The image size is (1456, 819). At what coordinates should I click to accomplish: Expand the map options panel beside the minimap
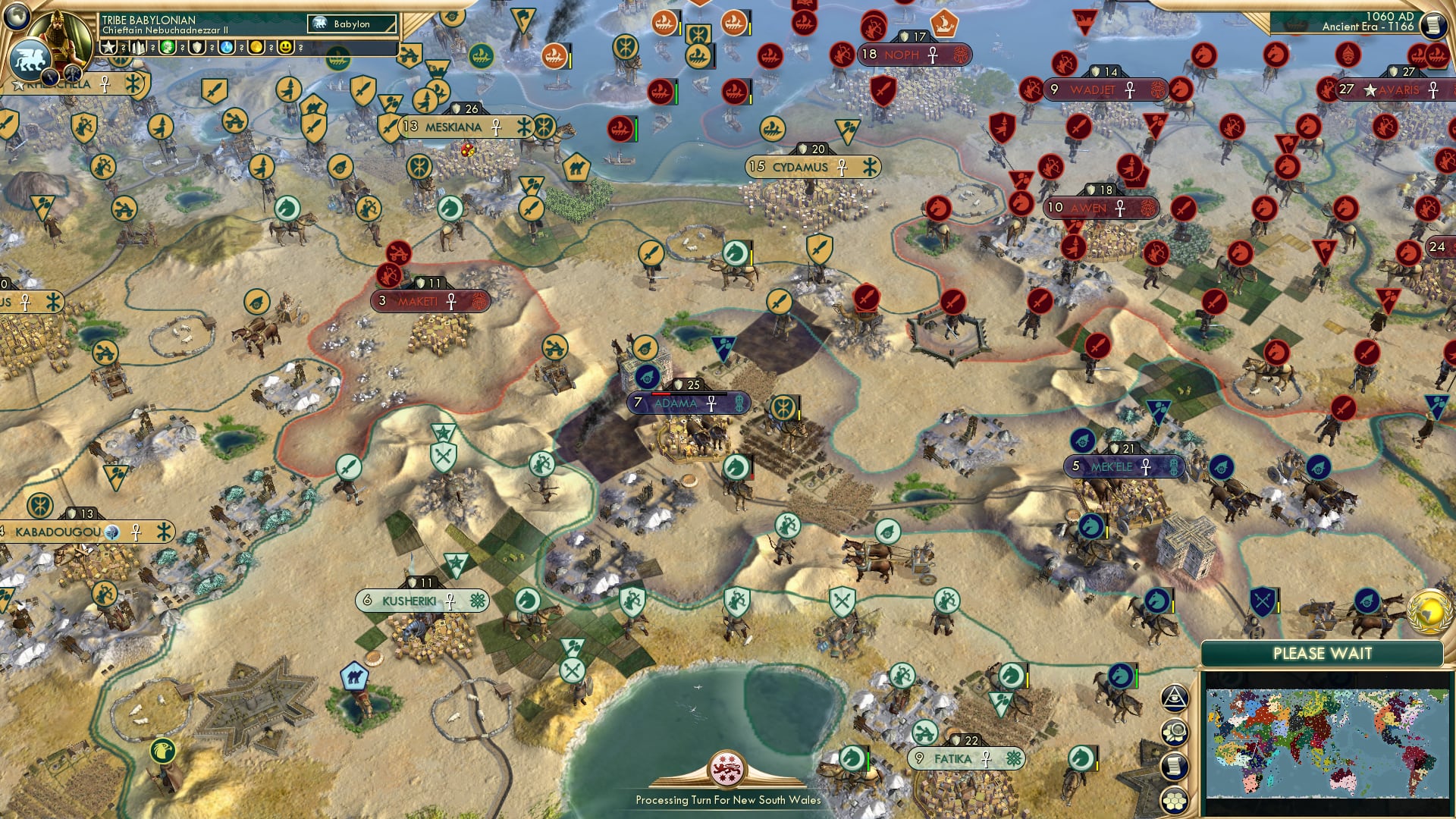1175,732
